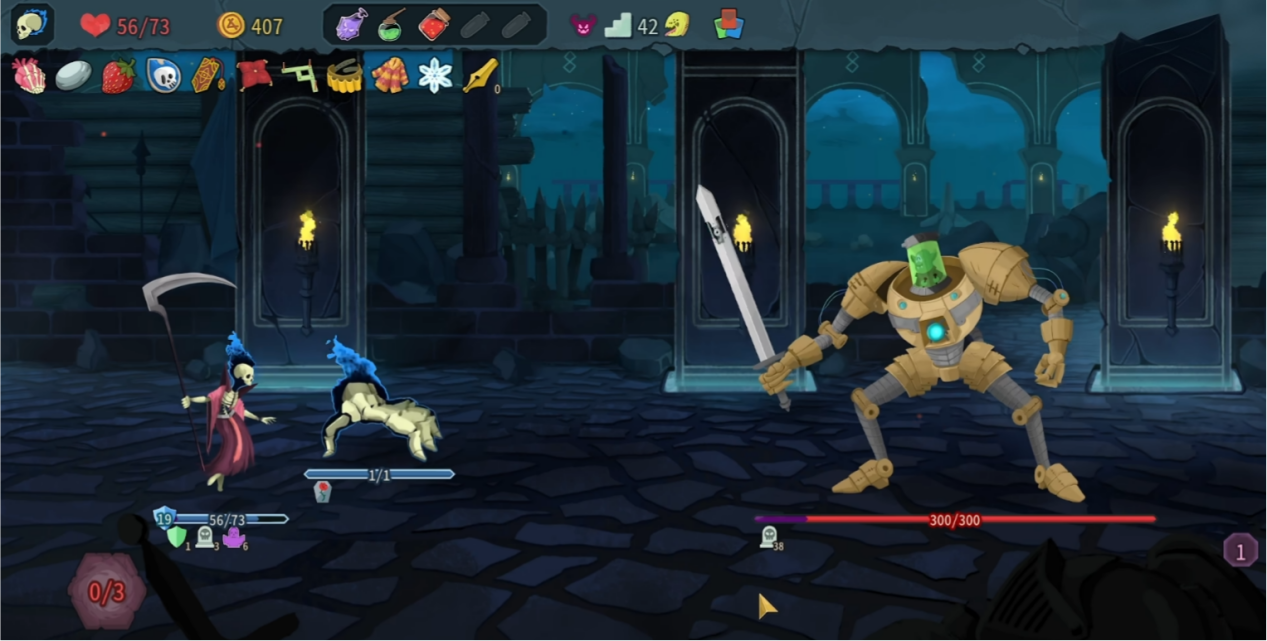This screenshot has height=641, width=1267.
Task: Check the rose status on the hand minion
Action: pyautogui.click(x=322, y=491)
